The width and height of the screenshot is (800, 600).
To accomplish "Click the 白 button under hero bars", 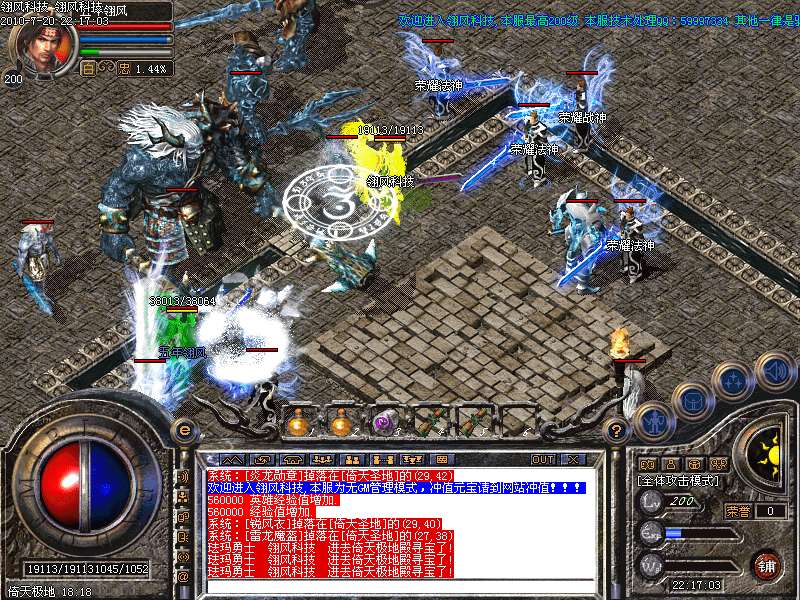I will tap(88, 69).
